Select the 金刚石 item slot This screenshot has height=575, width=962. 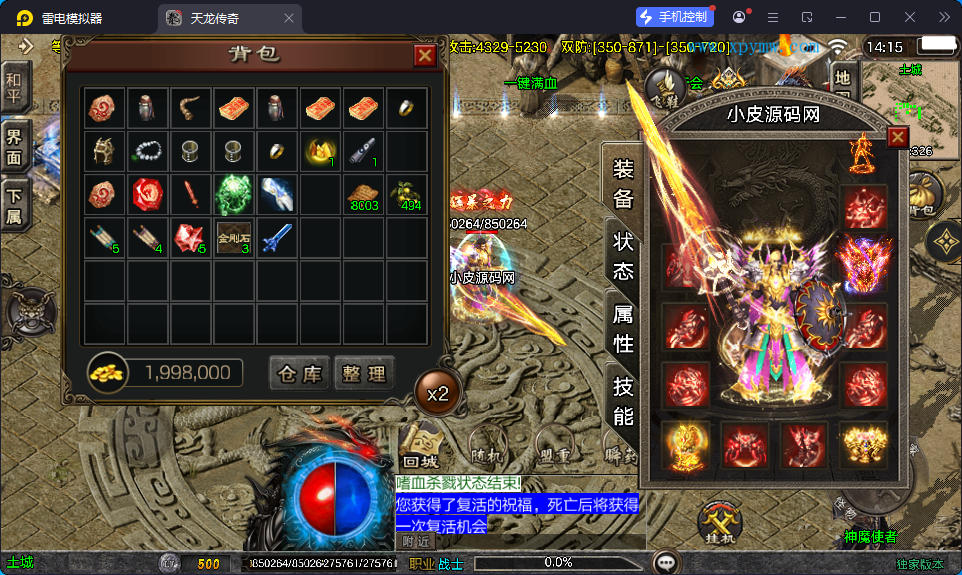pos(234,238)
